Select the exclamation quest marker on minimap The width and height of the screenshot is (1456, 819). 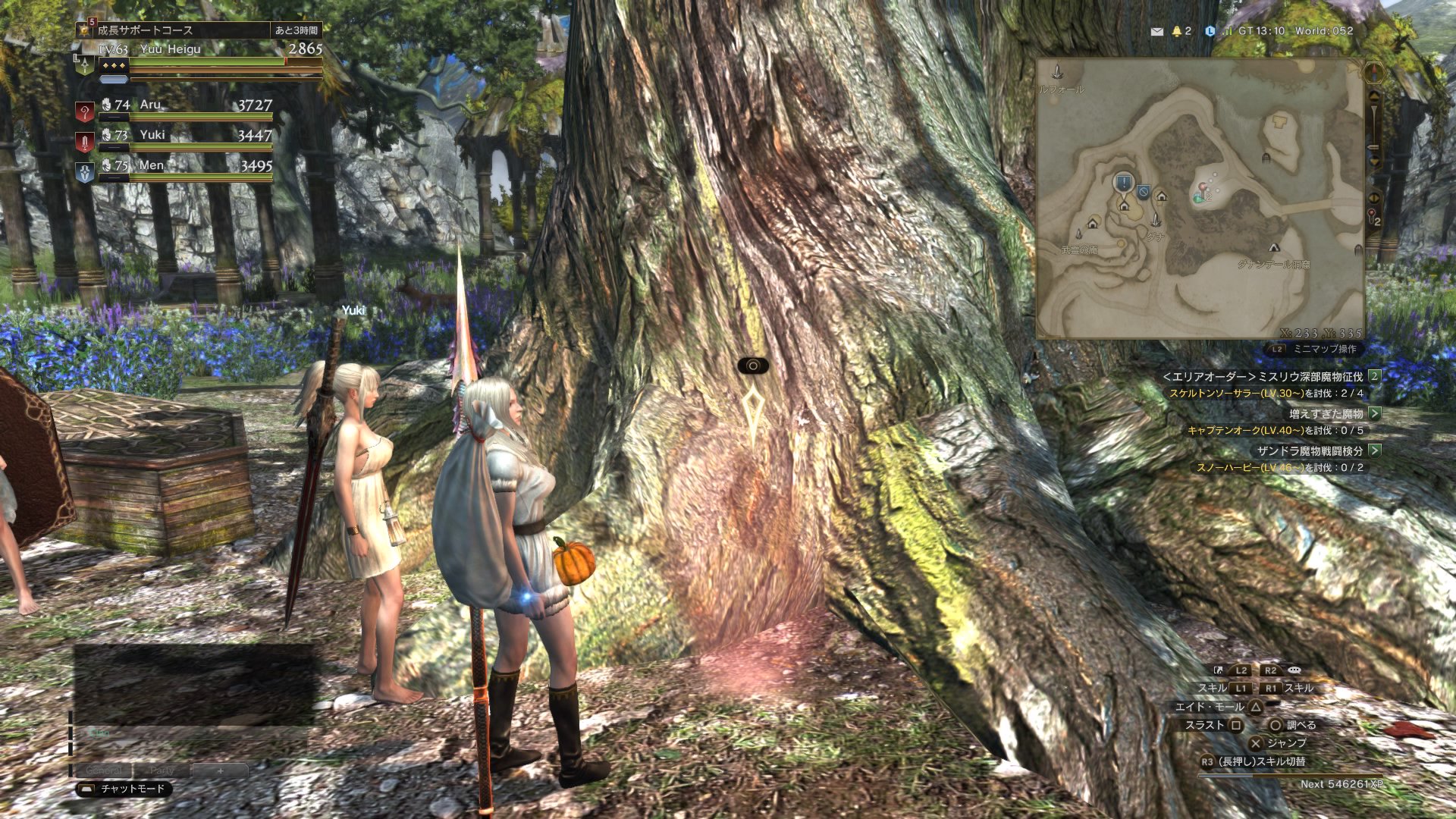click(x=1123, y=182)
